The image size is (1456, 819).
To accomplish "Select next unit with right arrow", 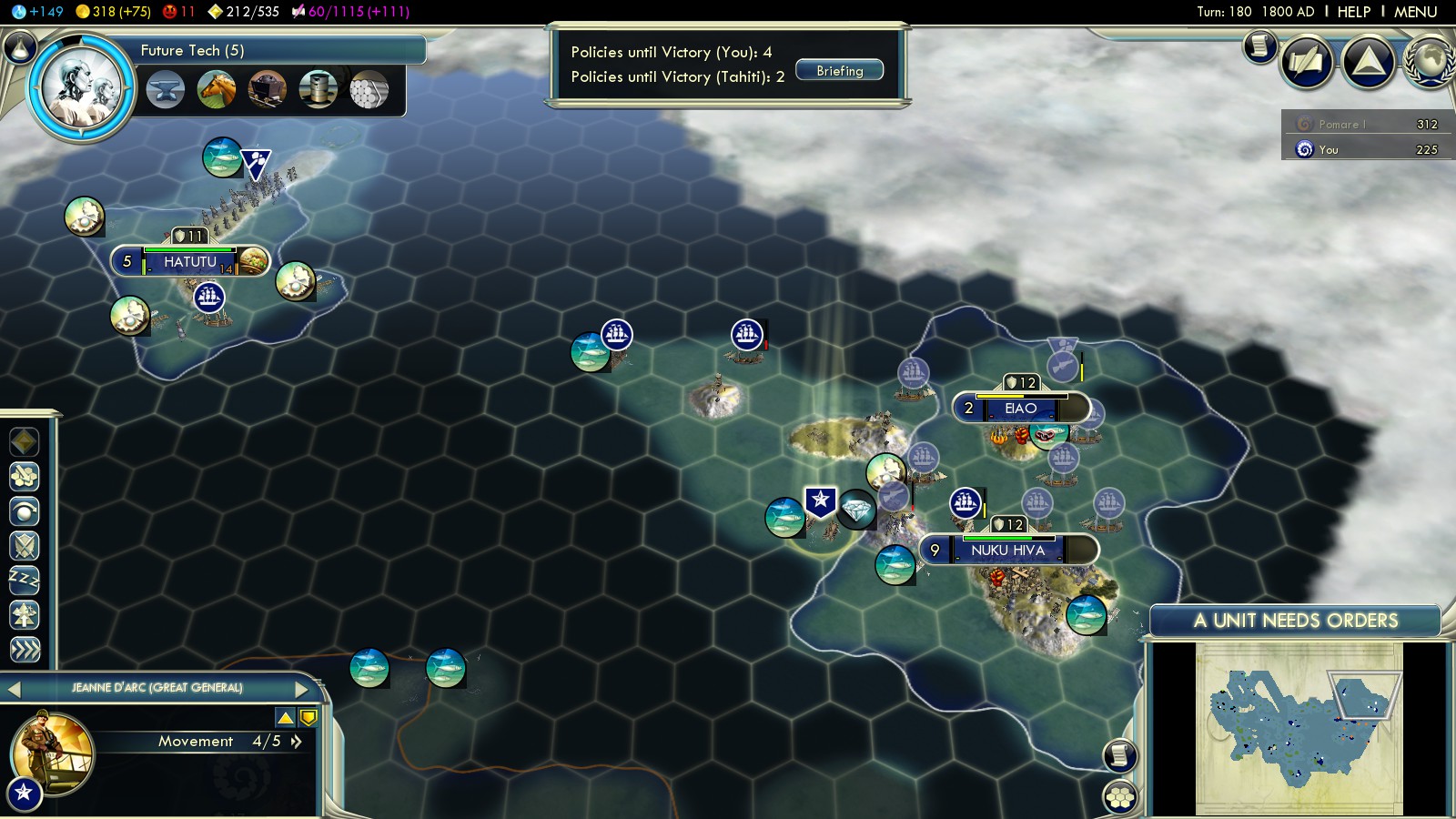I will coord(302,689).
